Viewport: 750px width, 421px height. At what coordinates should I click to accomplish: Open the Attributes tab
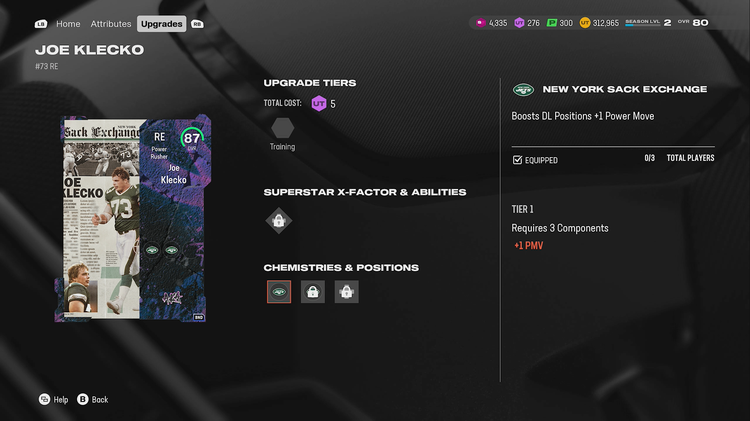tap(111, 23)
